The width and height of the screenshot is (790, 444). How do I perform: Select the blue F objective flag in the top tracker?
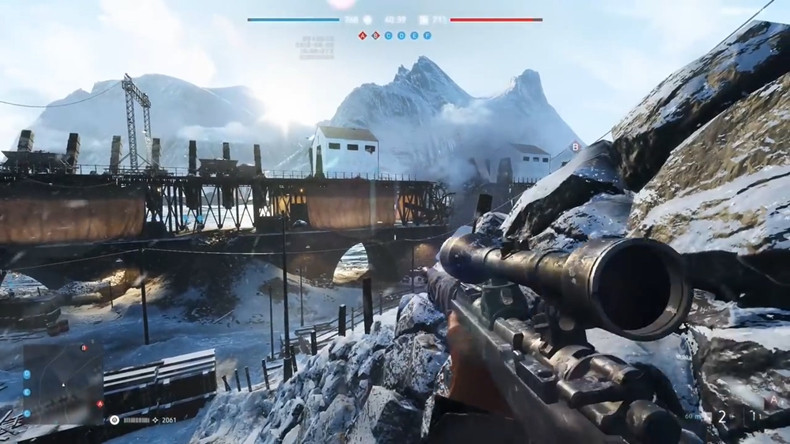[x=428, y=35]
